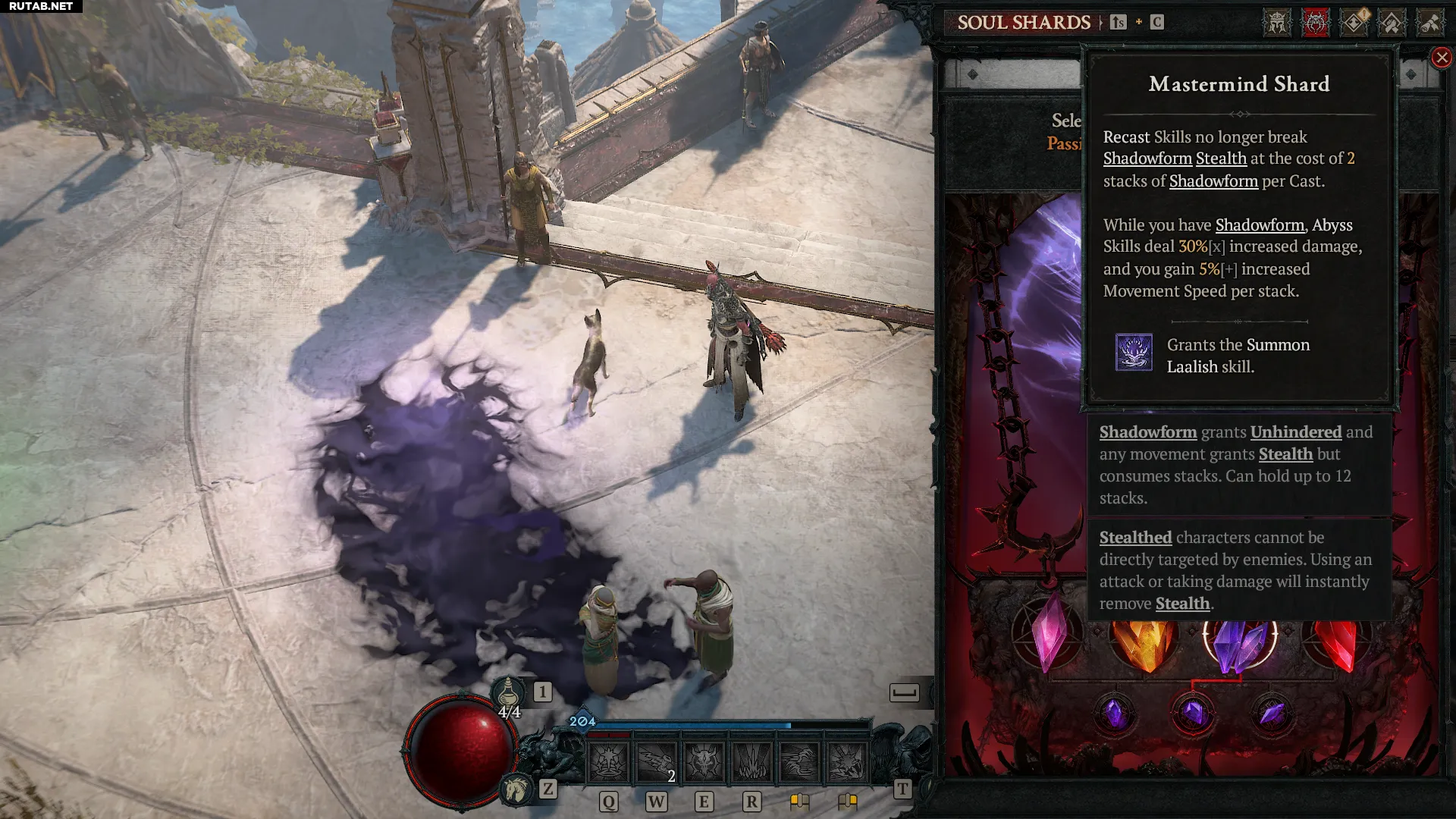
Task: Activate the starburst skill in the Q slot
Action: pyautogui.click(x=608, y=762)
